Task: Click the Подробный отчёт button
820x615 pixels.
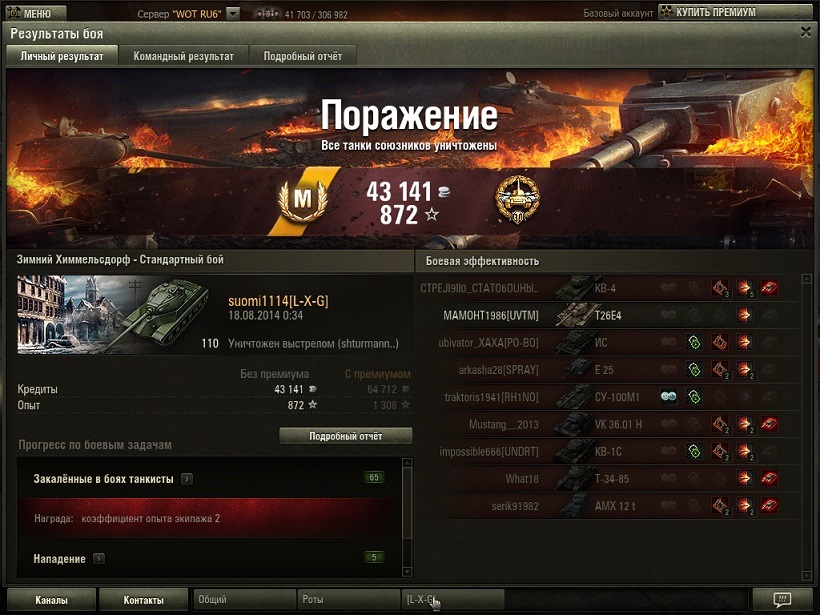Action: point(345,436)
